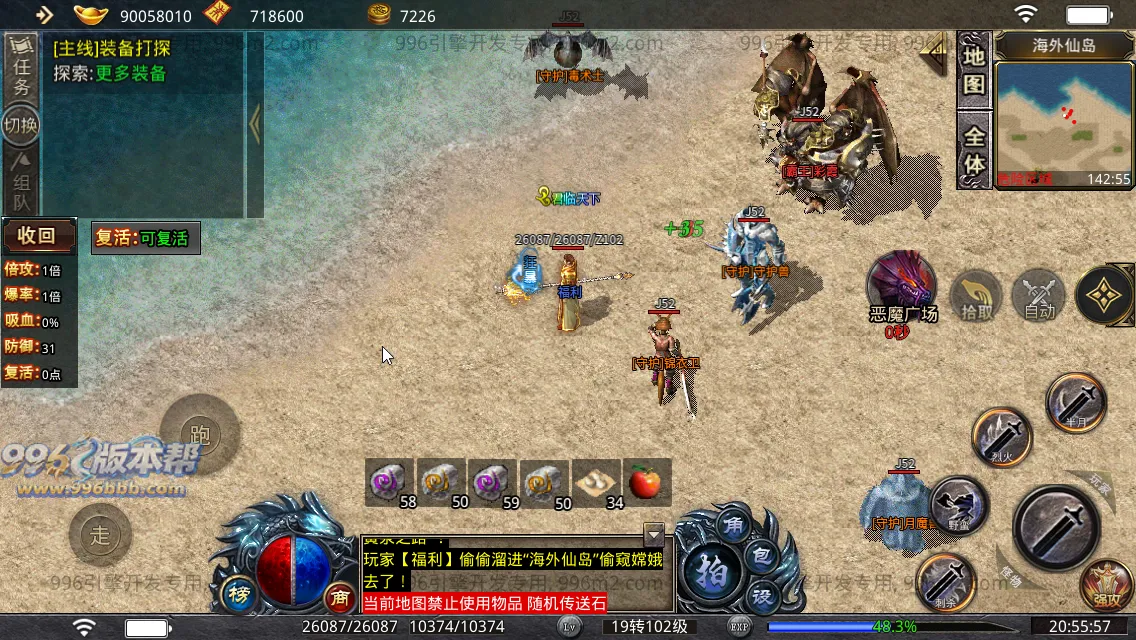Activate the 半月 half-moon skill
1136x640 pixels.
(x=1076, y=403)
